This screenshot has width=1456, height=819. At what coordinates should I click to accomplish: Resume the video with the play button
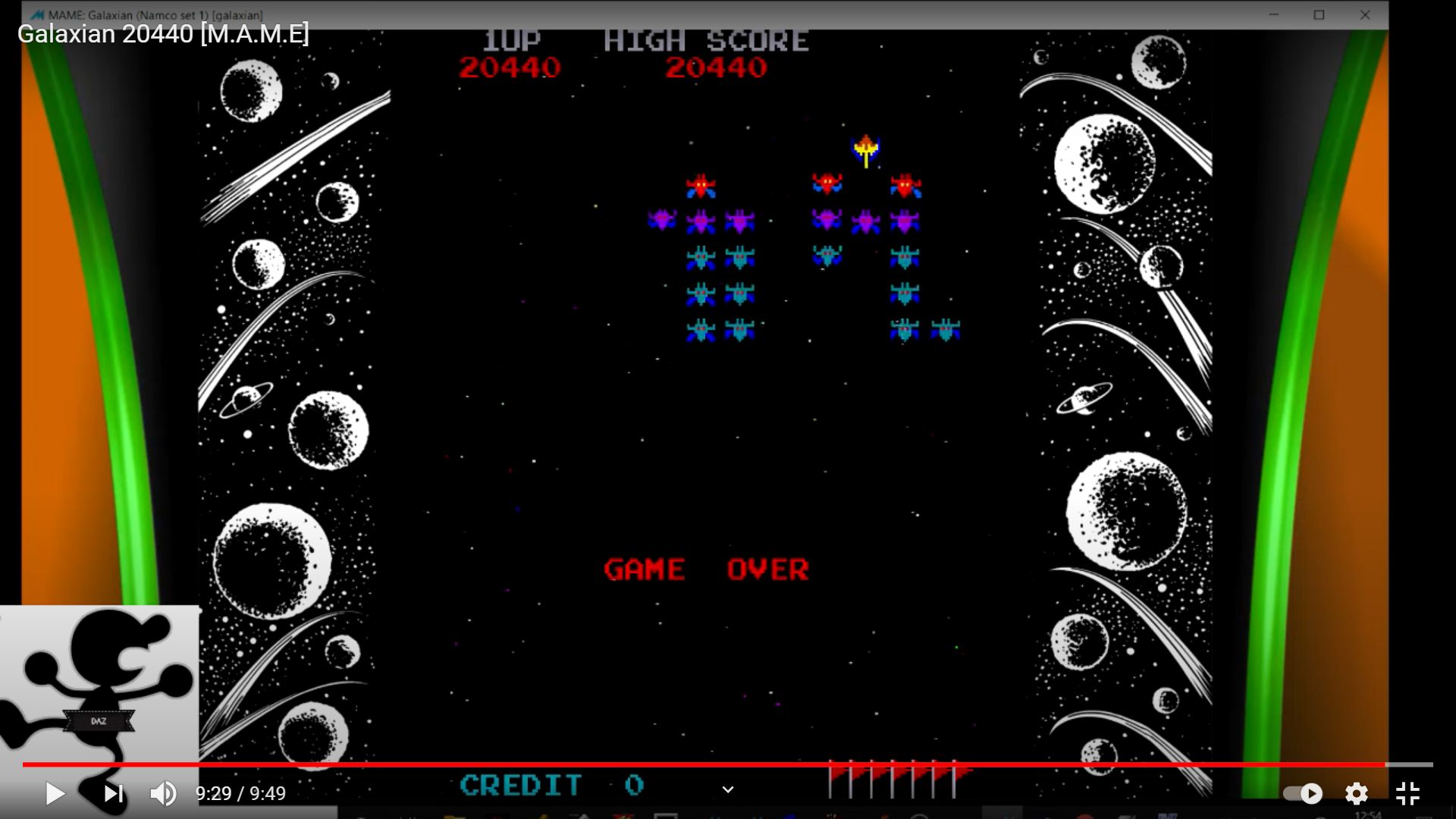55,793
